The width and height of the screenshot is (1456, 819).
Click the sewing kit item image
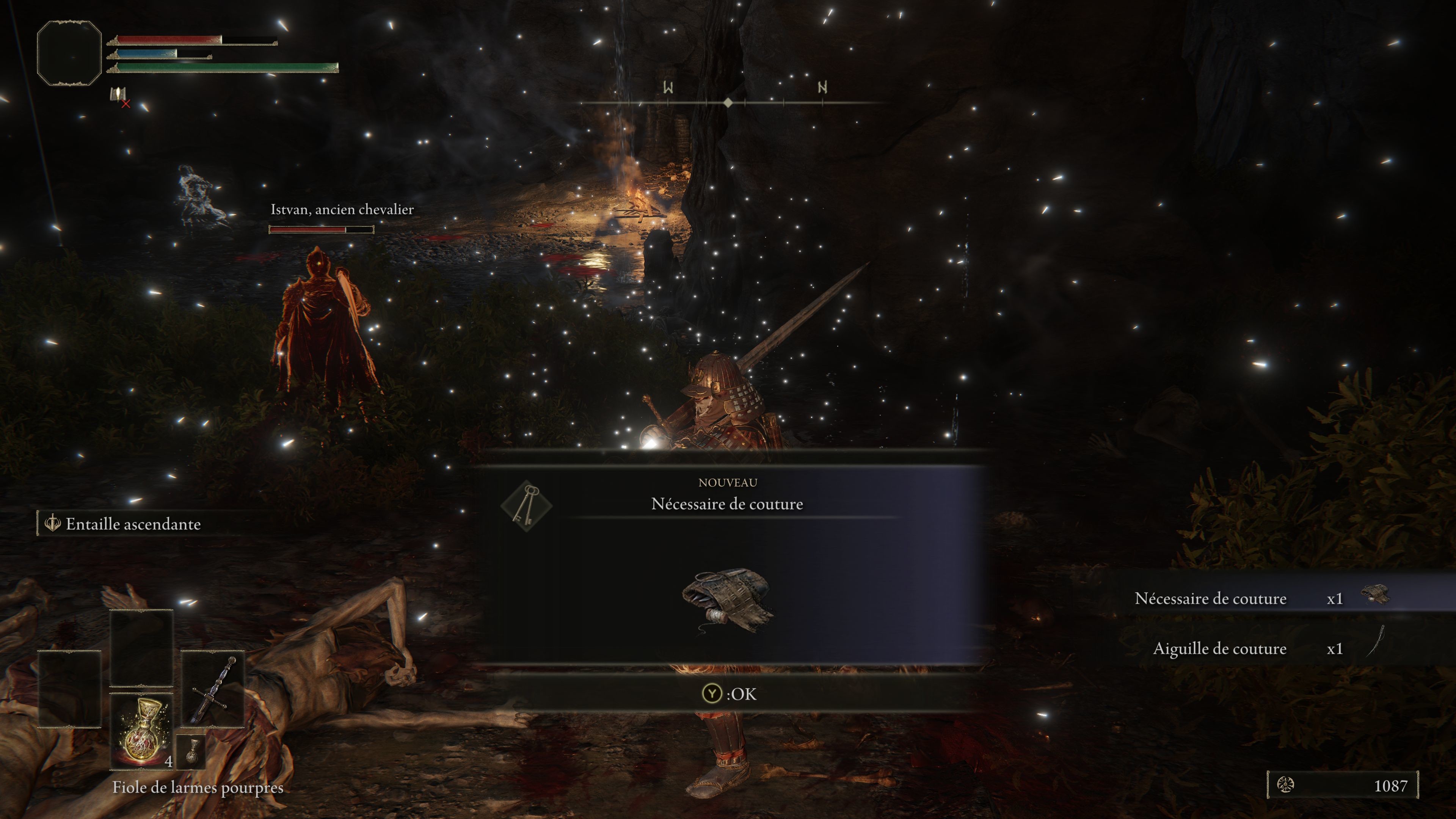tap(728, 602)
